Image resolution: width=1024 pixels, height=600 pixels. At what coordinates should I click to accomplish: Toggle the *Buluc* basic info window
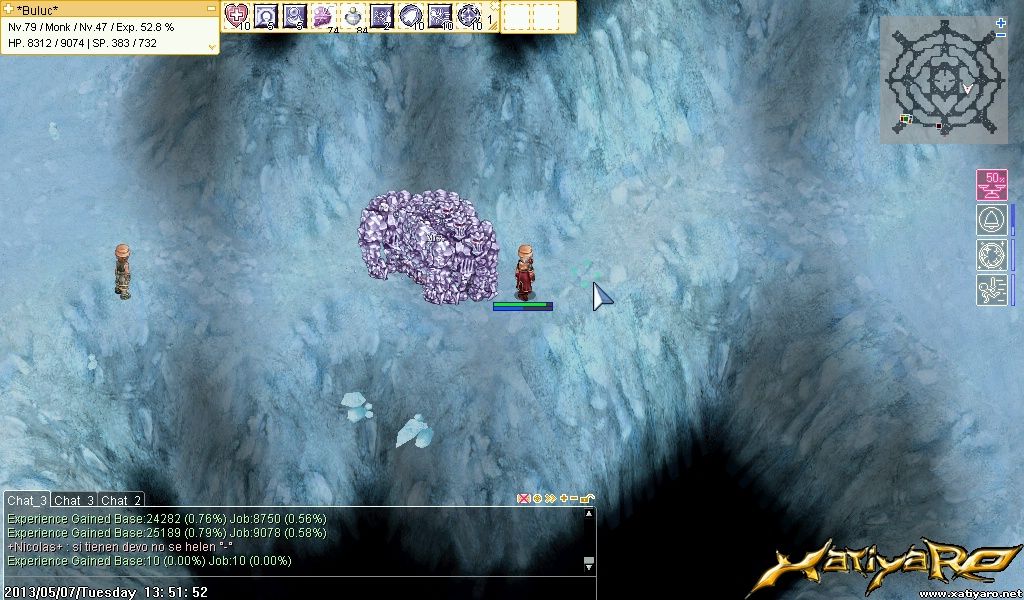click(9, 9)
